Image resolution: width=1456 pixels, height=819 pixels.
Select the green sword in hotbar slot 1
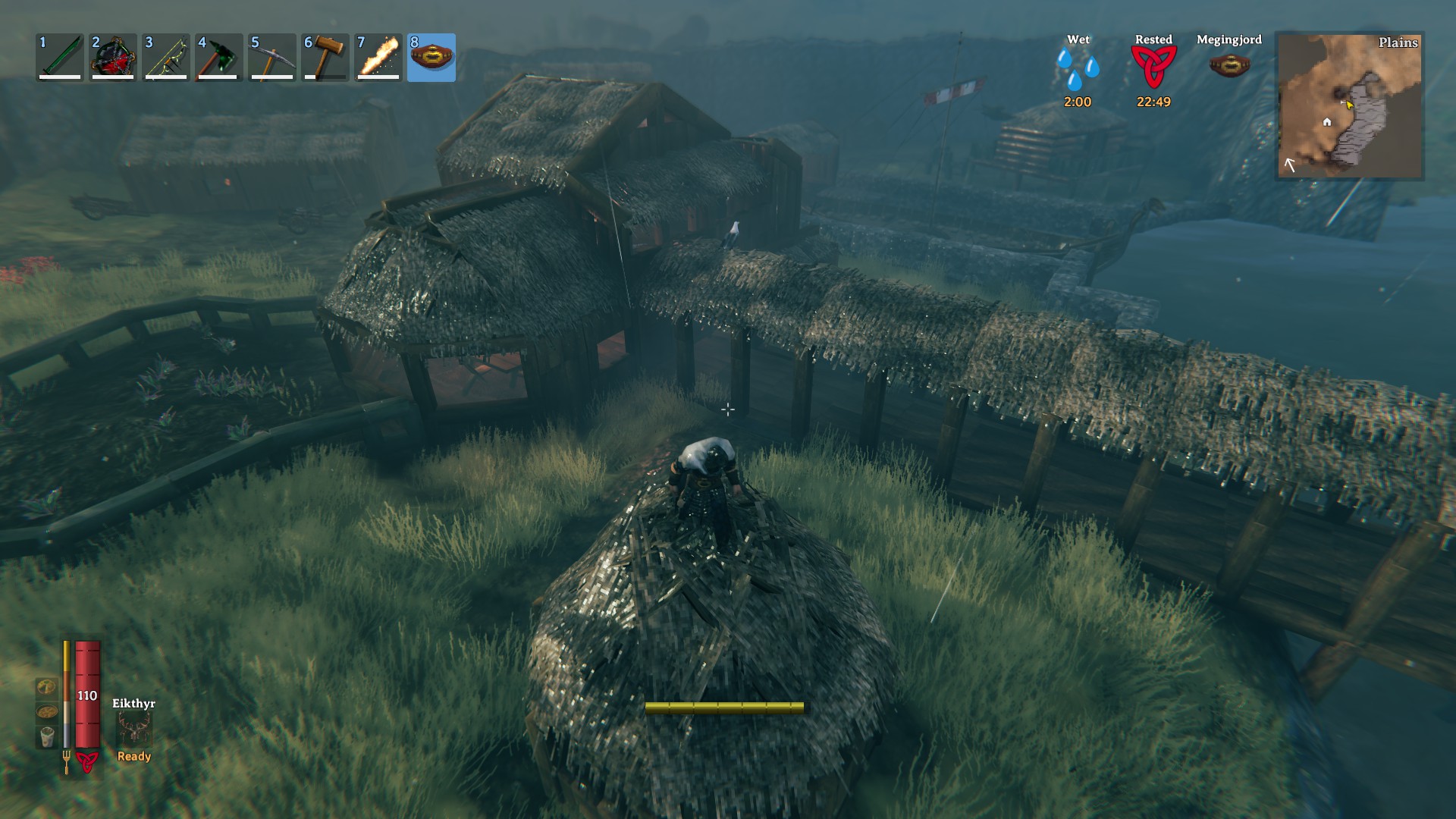[x=60, y=57]
